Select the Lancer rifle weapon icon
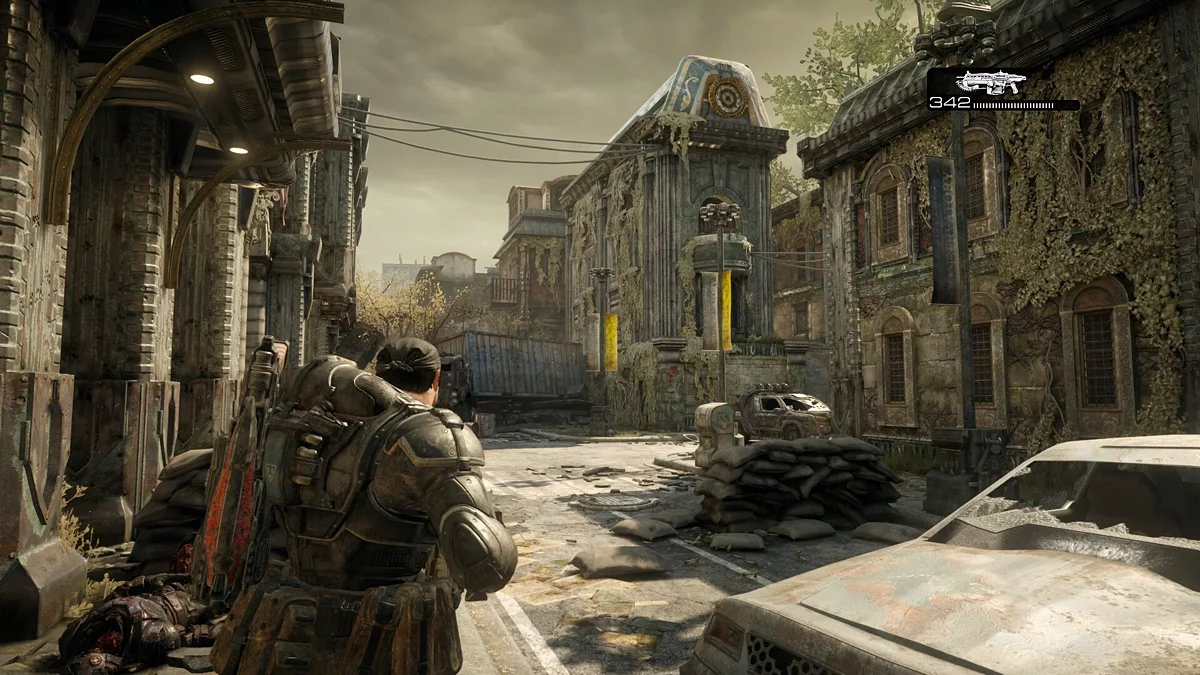The width and height of the screenshot is (1200, 675). (x=990, y=82)
